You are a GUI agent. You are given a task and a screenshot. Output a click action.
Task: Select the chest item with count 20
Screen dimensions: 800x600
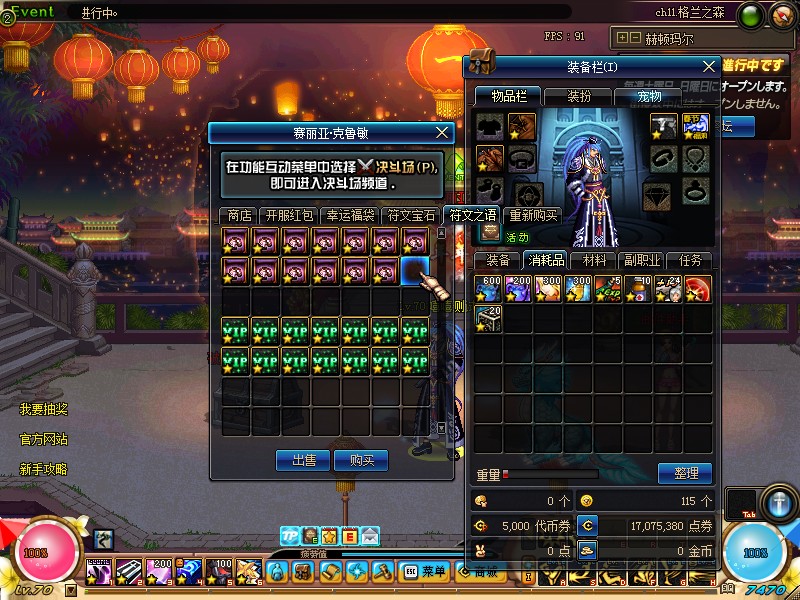(x=488, y=318)
